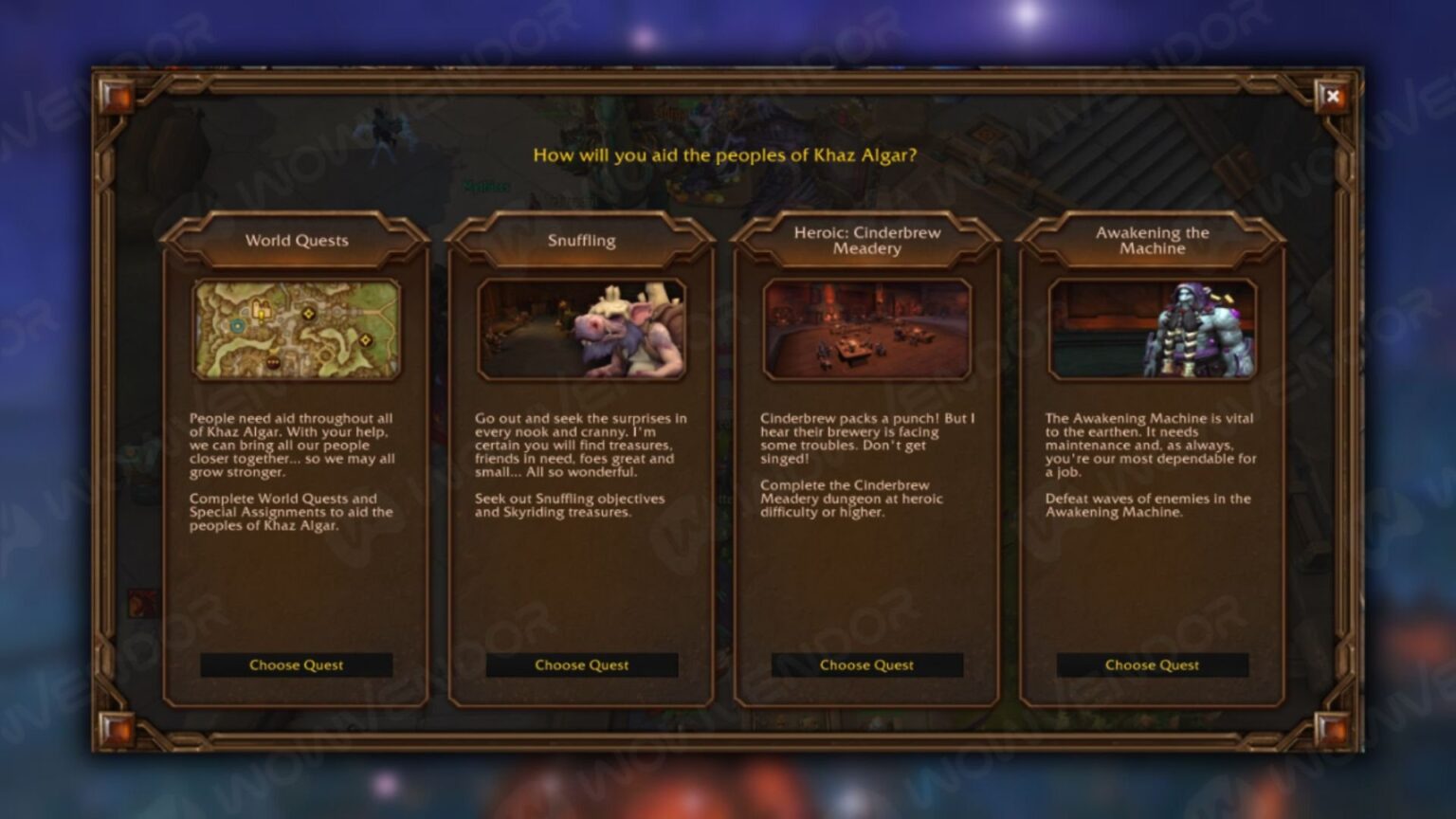The image size is (1456, 819).
Task: Click the blue portal circle on the map thumbnail
Action: [237, 326]
